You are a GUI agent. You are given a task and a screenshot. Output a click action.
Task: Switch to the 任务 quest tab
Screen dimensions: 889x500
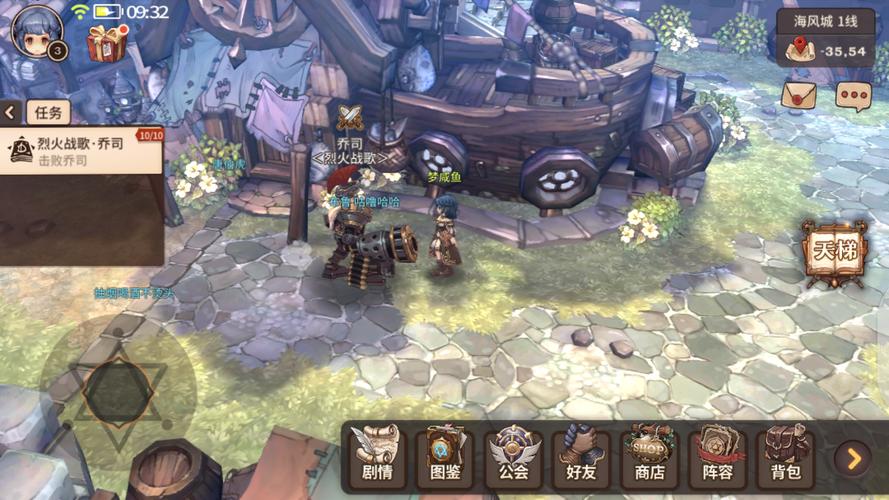pyautogui.click(x=48, y=112)
